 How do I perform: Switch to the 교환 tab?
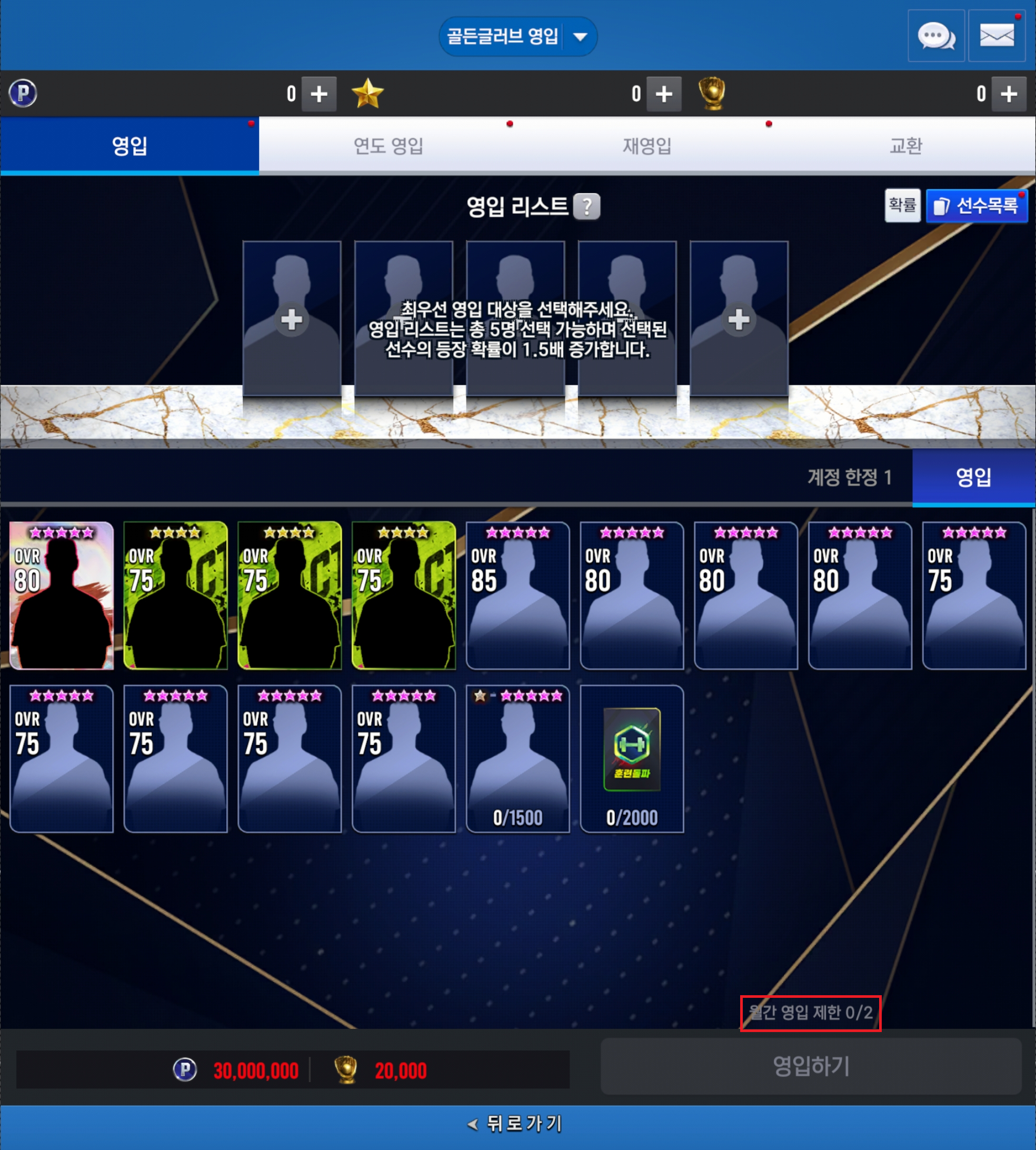pyautogui.click(x=905, y=146)
